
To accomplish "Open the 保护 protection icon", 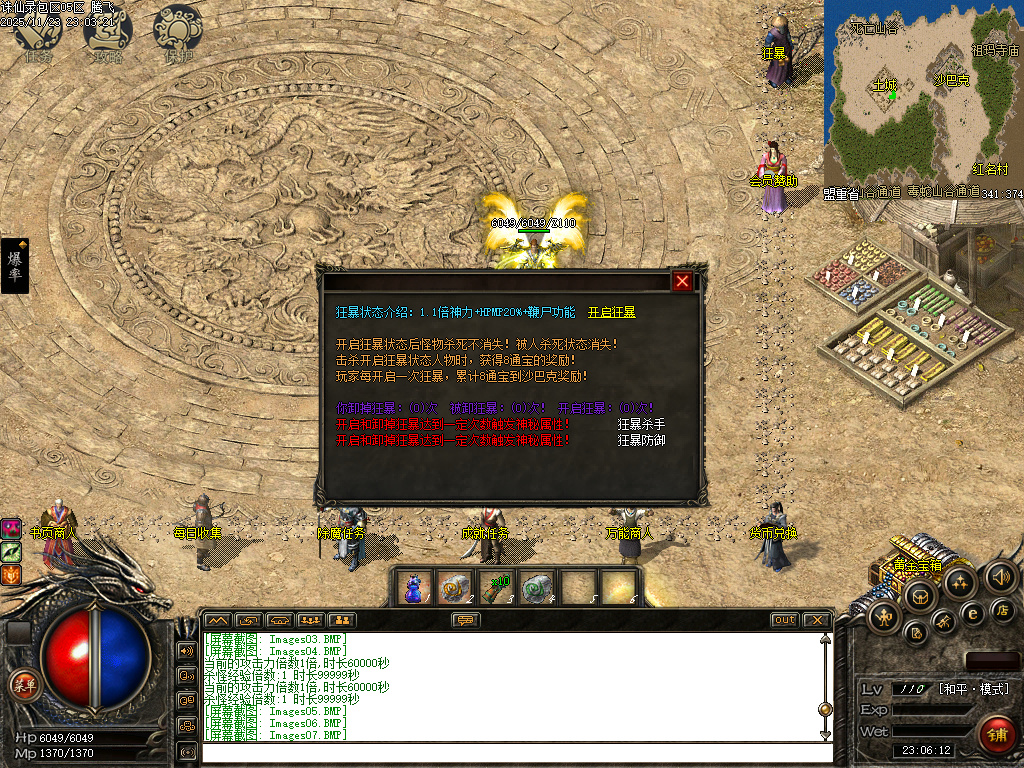I will click(x=178, y=32).
